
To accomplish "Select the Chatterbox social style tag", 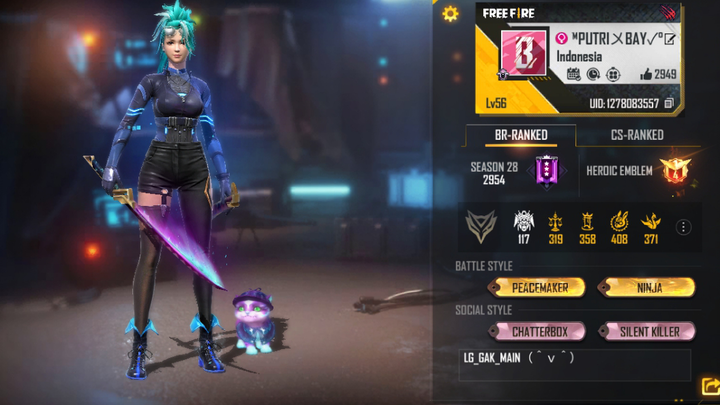I will point(540,331).
